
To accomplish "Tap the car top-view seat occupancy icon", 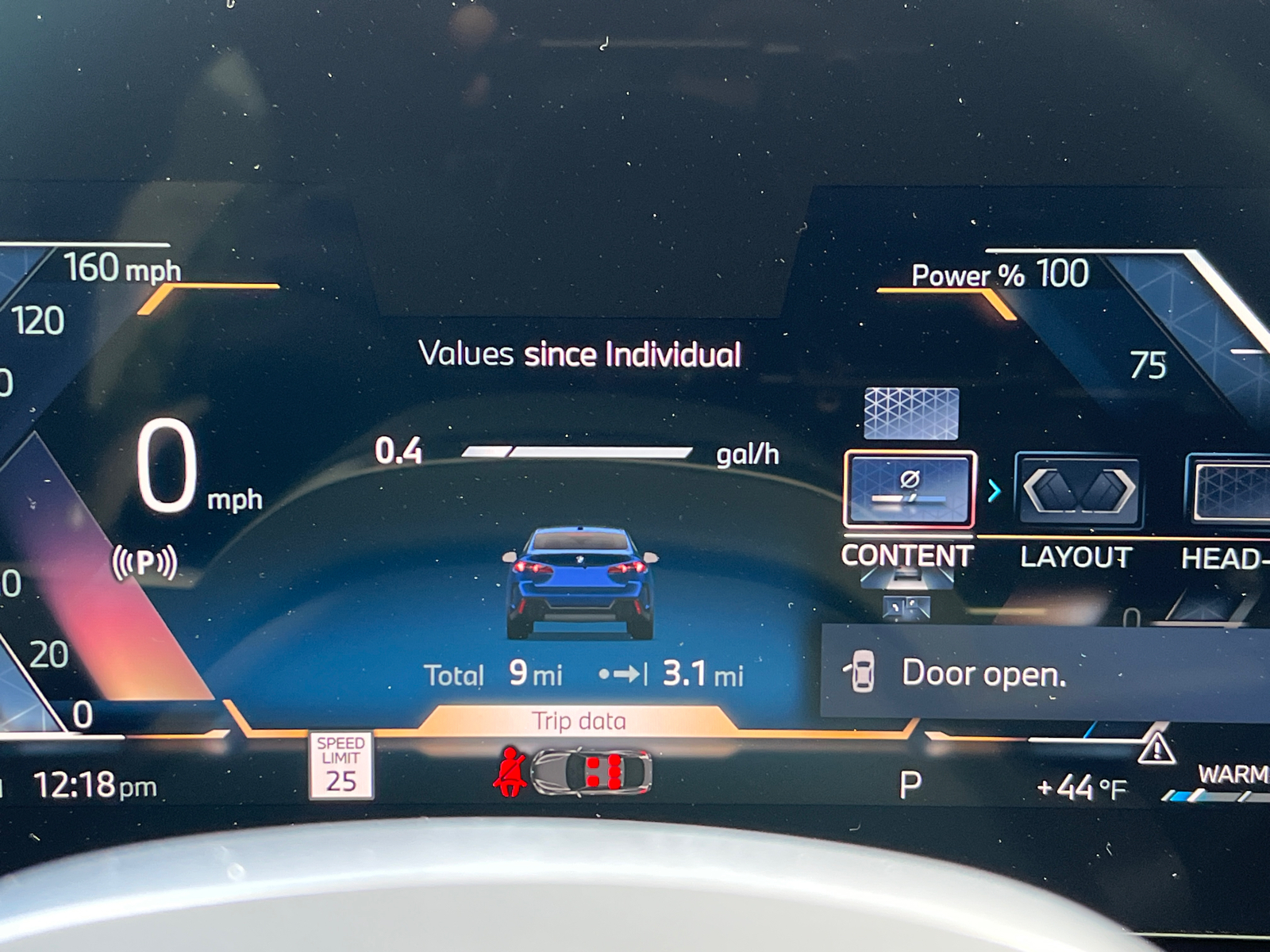I will pos(591,773).
